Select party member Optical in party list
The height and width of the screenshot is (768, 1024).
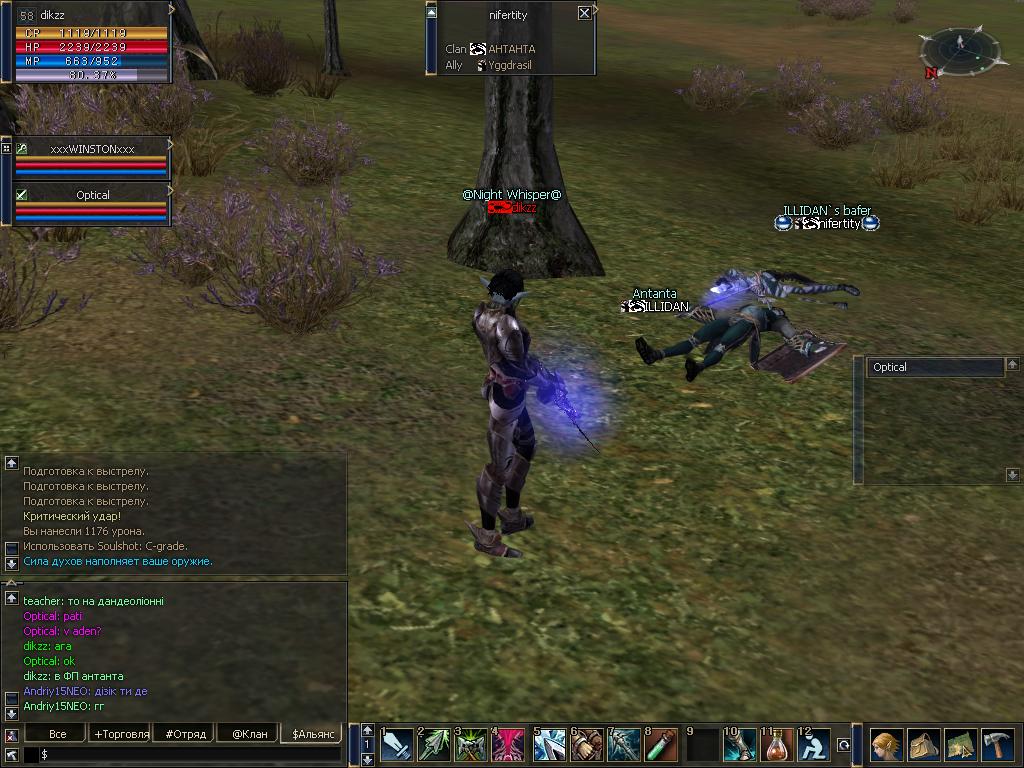(92, 195)
